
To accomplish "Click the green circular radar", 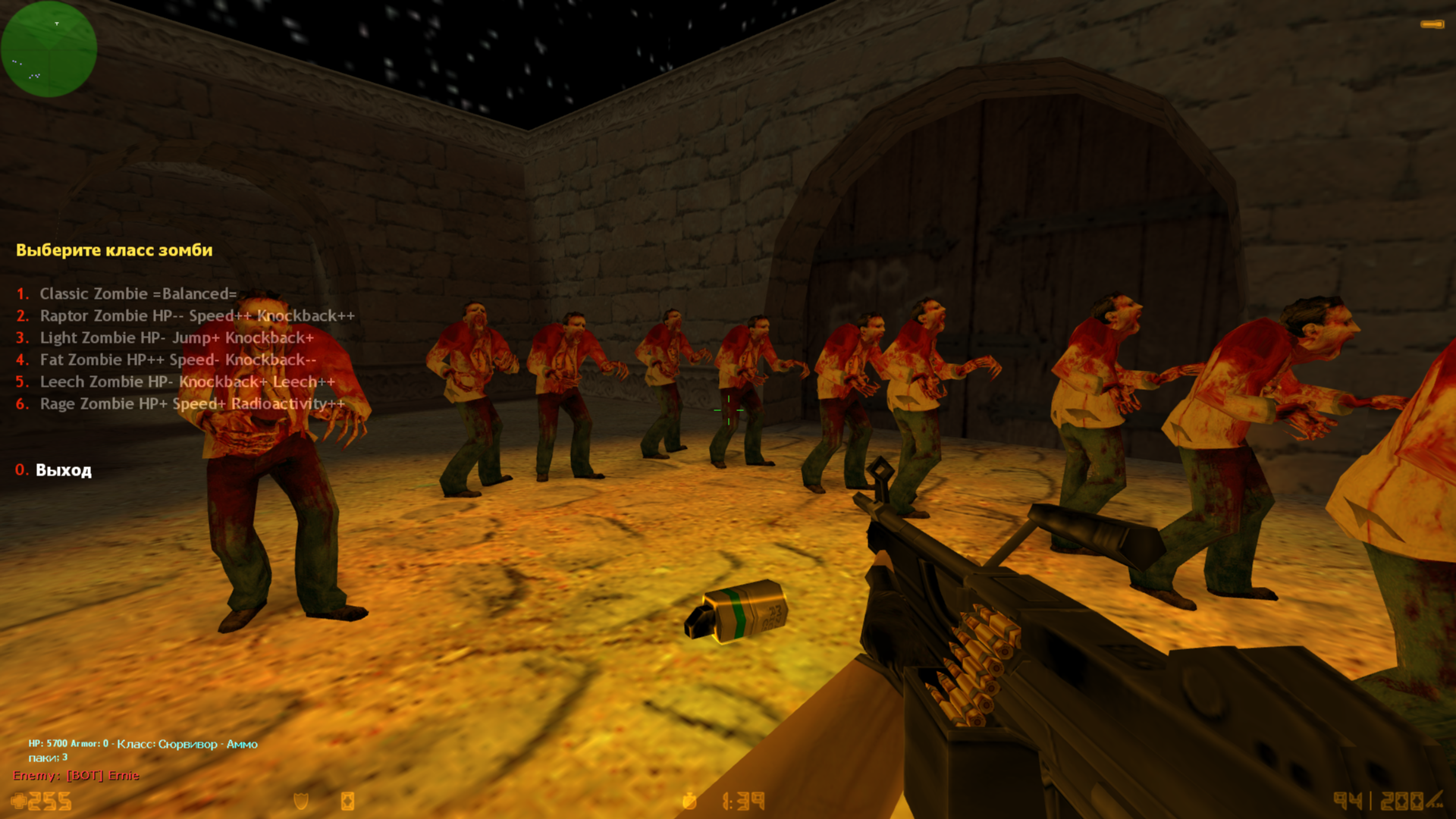I will [49, 49].
